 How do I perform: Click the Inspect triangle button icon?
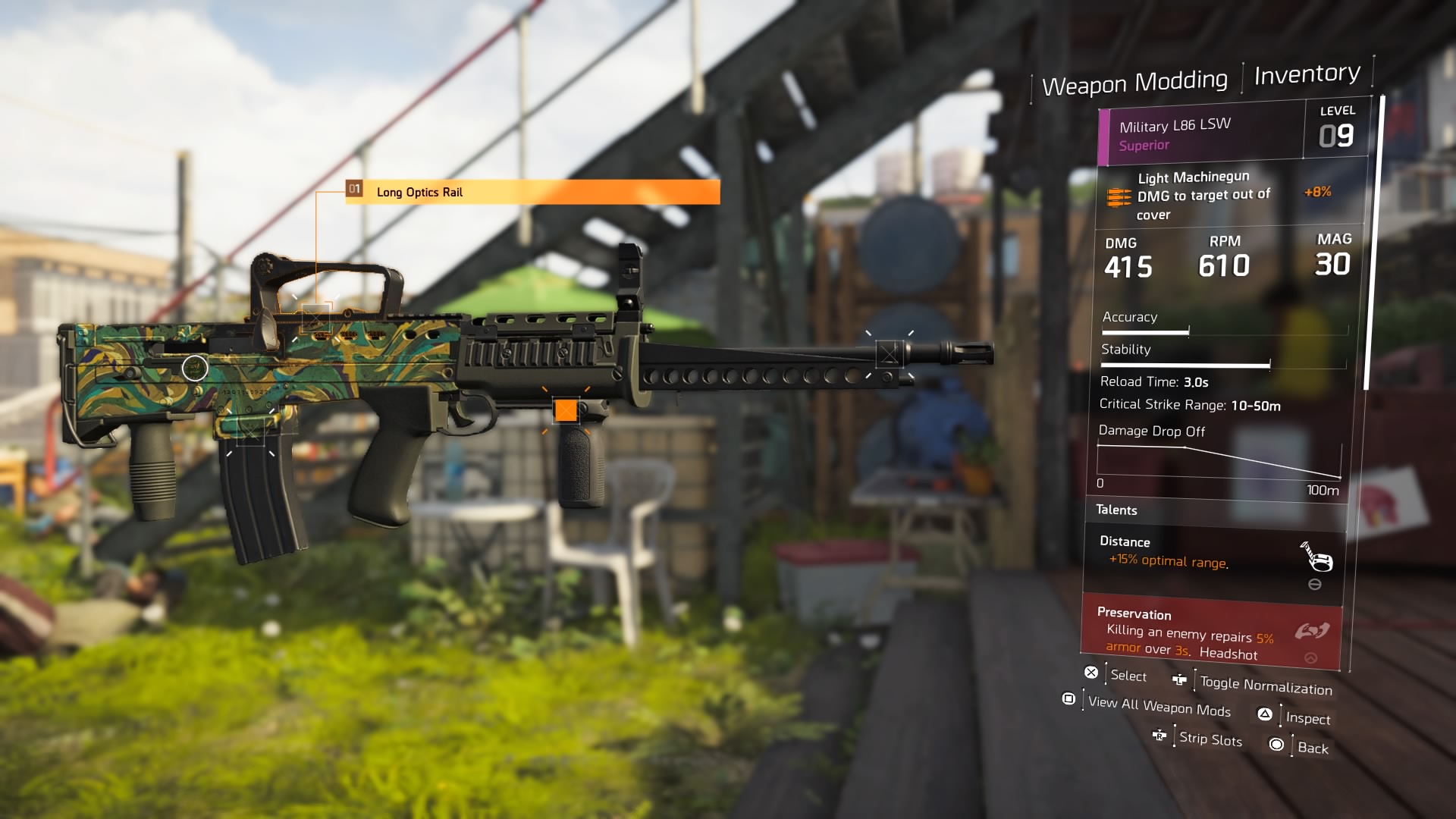pyautogui.click(x=1265, y=714)
